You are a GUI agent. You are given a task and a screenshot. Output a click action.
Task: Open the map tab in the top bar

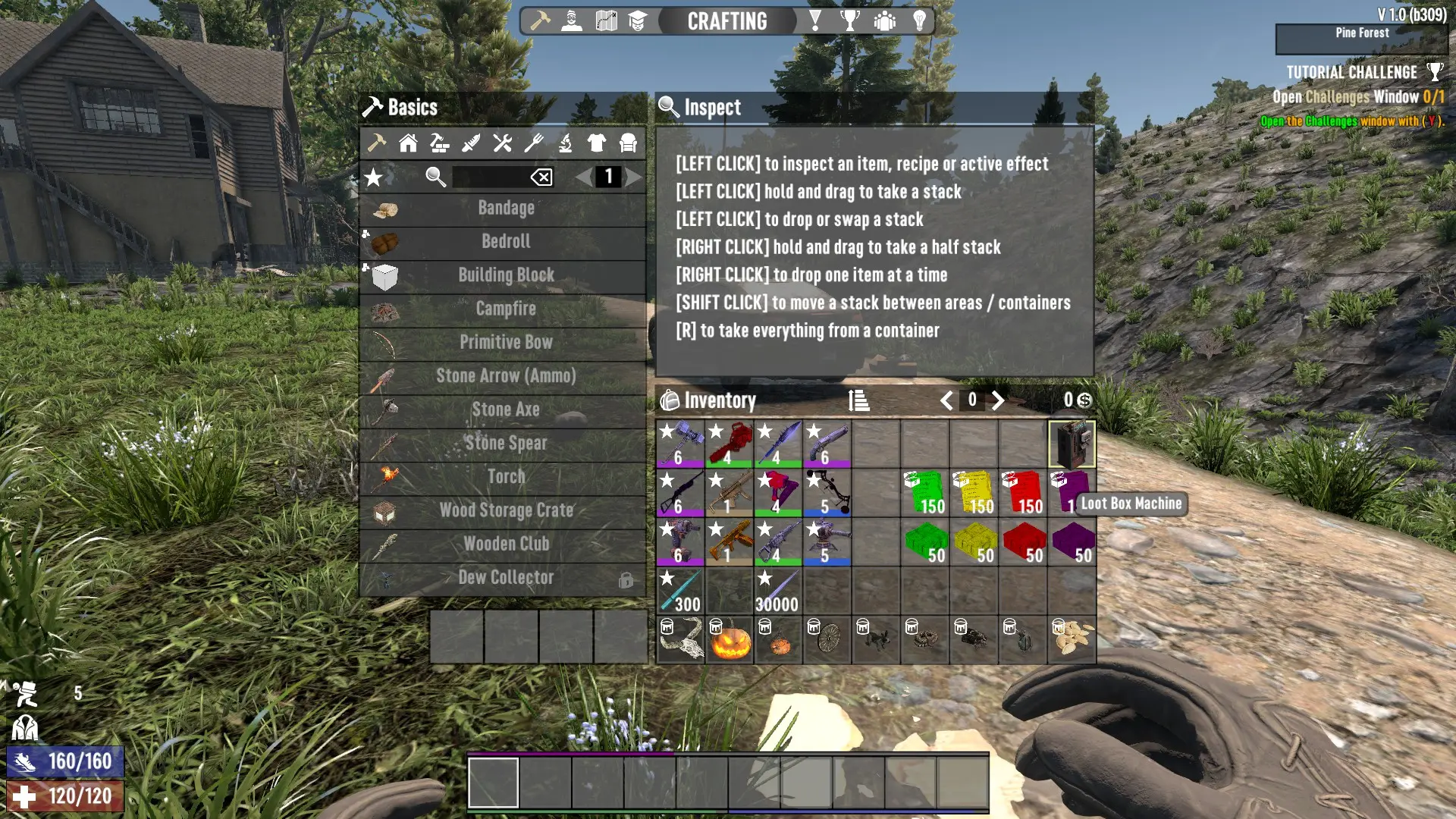606,20
